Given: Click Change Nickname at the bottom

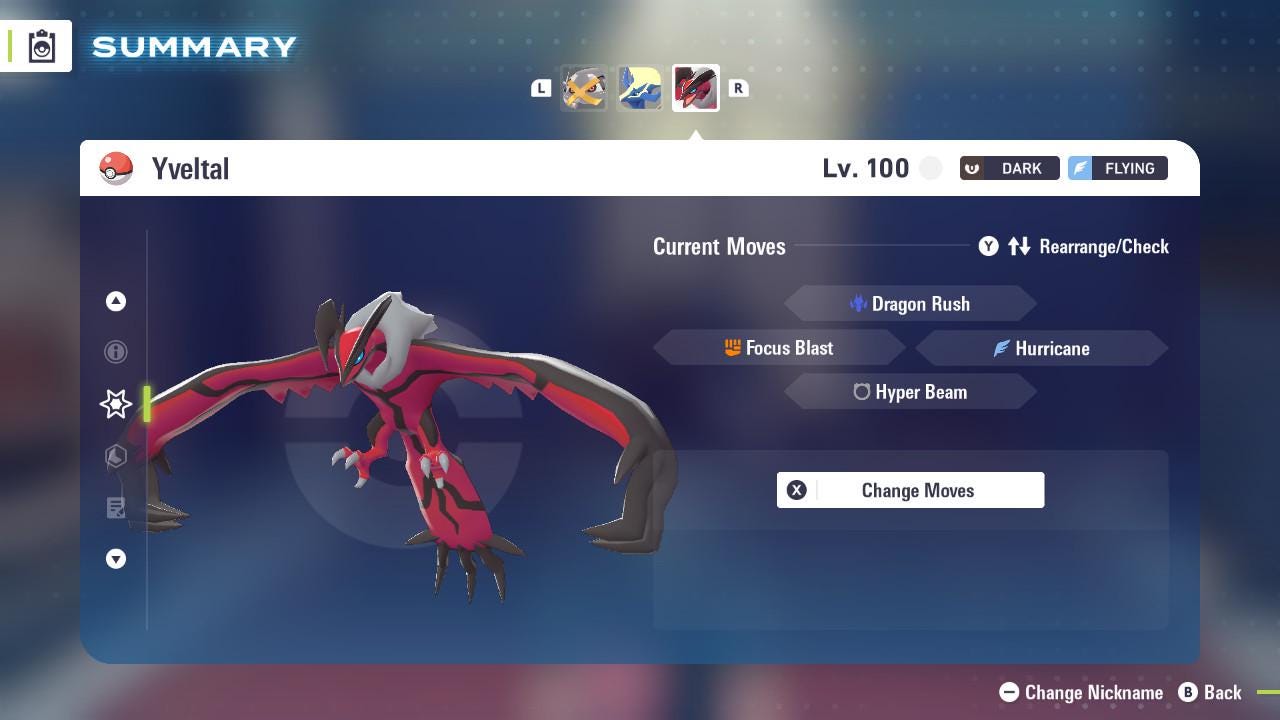Looking at the screenshot, I should click(x=1079, y=692).
